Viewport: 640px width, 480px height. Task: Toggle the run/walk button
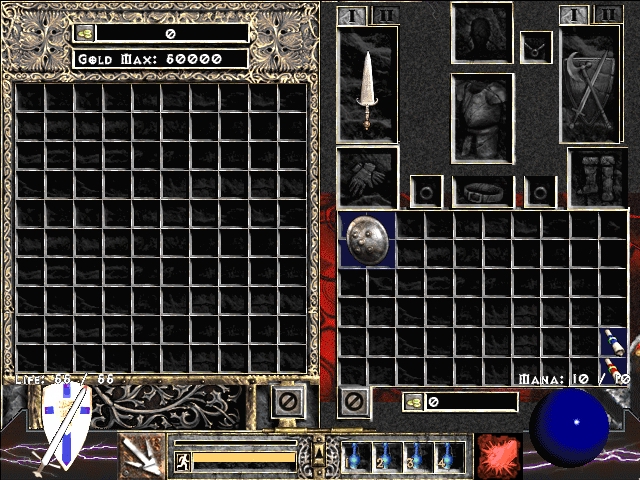[x=182, y=460]
